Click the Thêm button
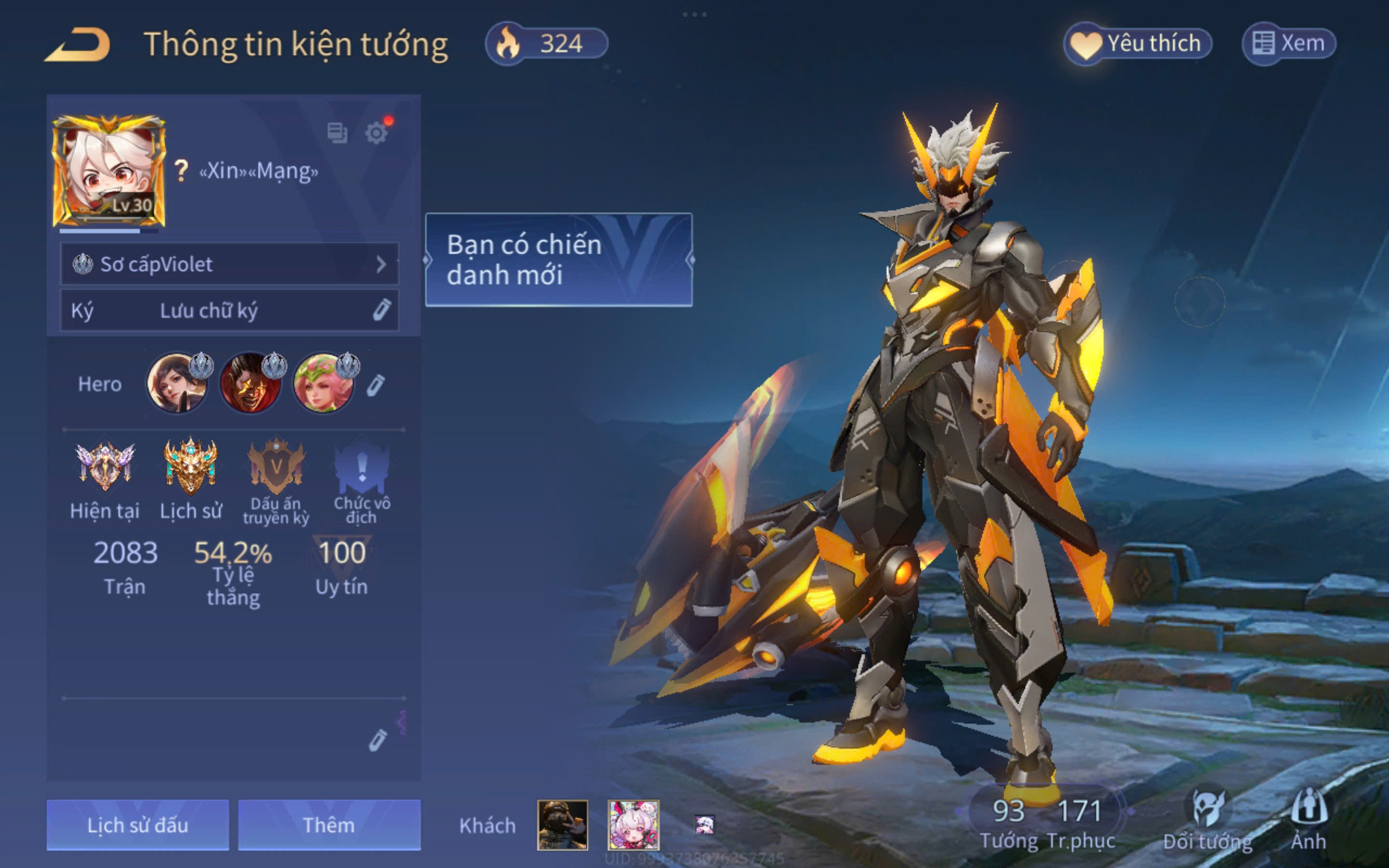The image size is (1389, 868). tap(329, 825)
